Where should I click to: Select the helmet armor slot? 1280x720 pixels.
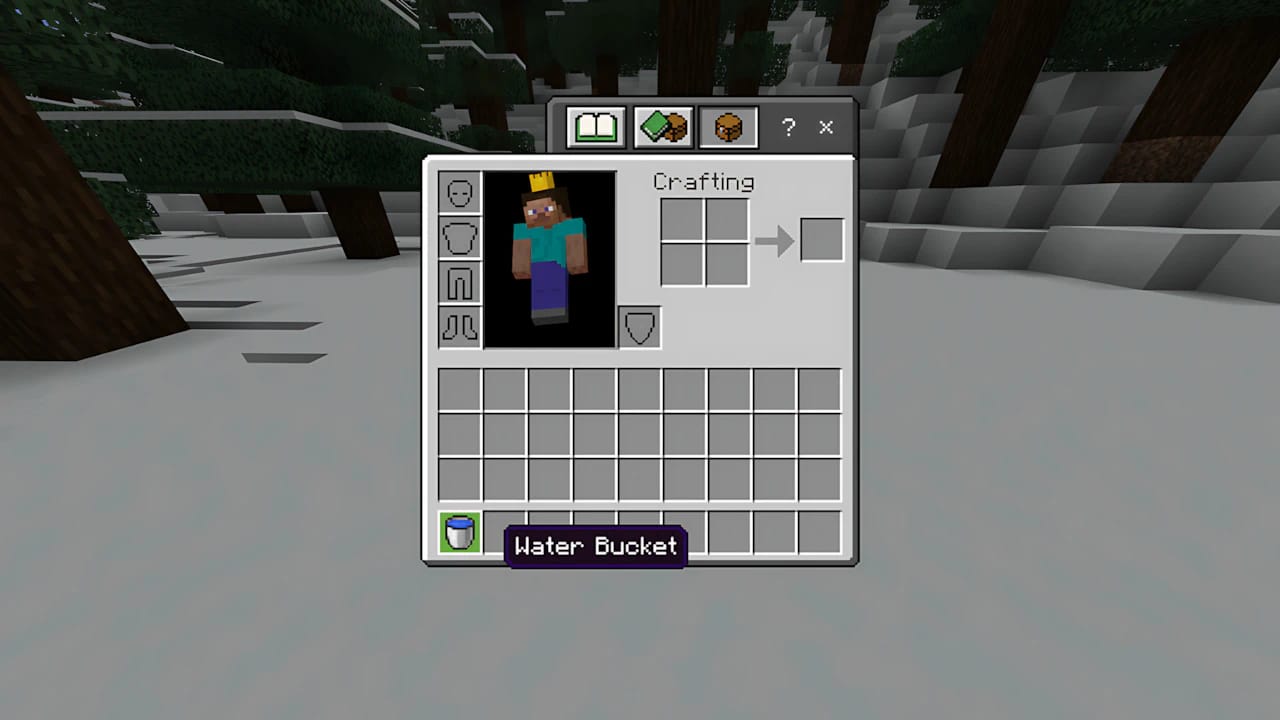pyautogui.click(x=459, y=192)
